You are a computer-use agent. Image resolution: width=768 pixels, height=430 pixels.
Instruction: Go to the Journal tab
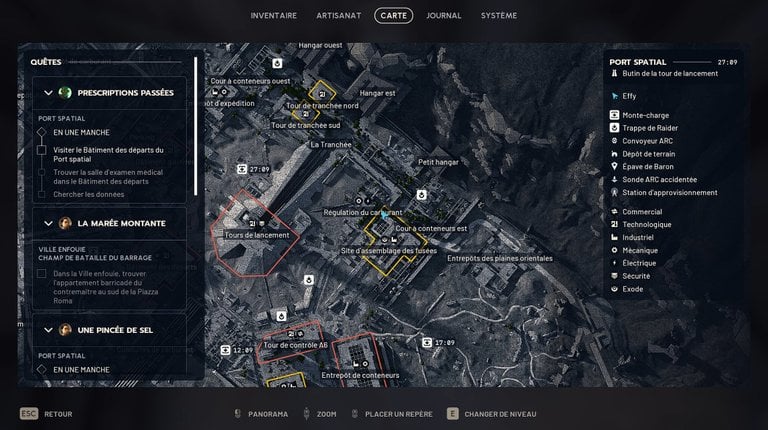point(443,15)
